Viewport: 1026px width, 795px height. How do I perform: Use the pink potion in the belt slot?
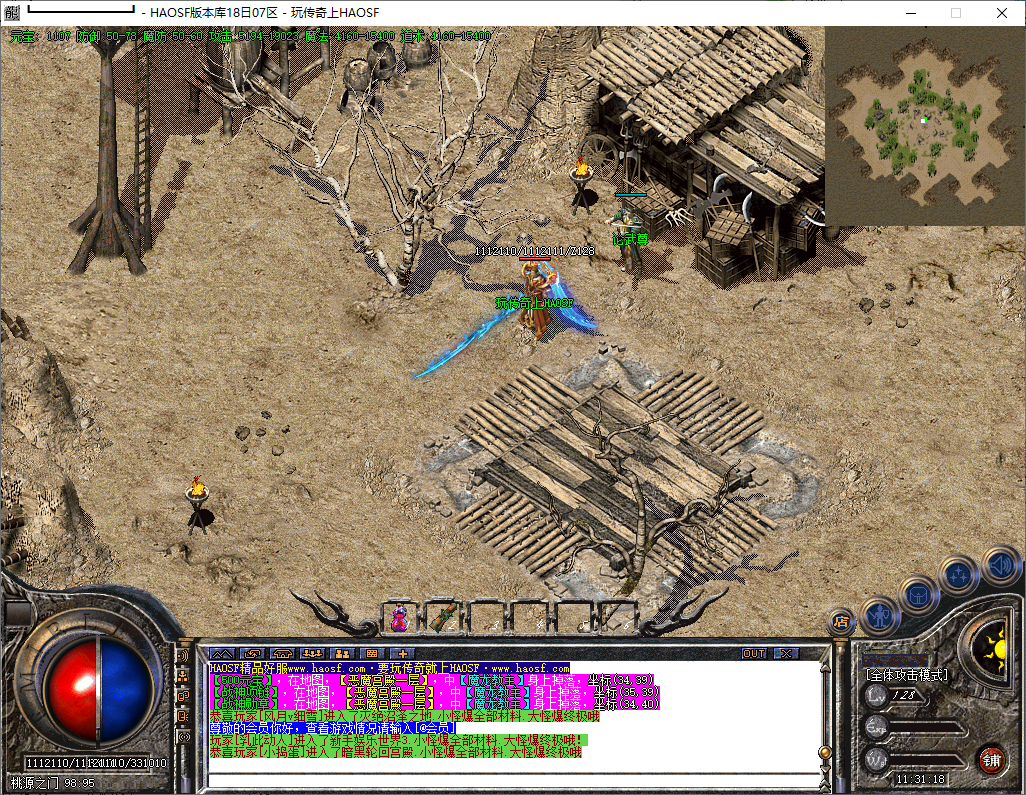(400, 617)
